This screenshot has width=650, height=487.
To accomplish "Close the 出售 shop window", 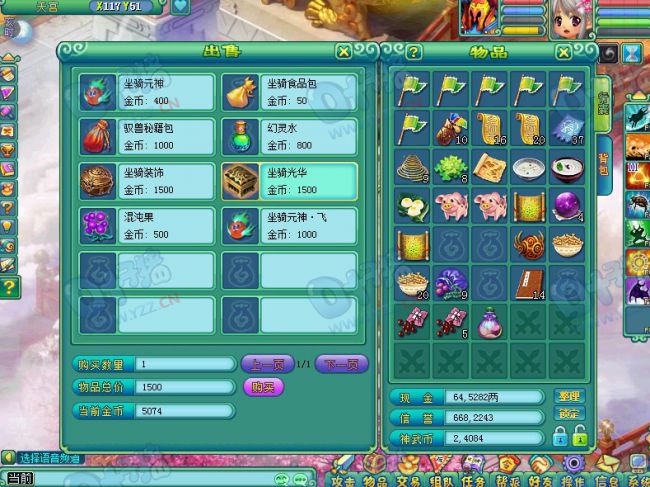I will (343, 52).
